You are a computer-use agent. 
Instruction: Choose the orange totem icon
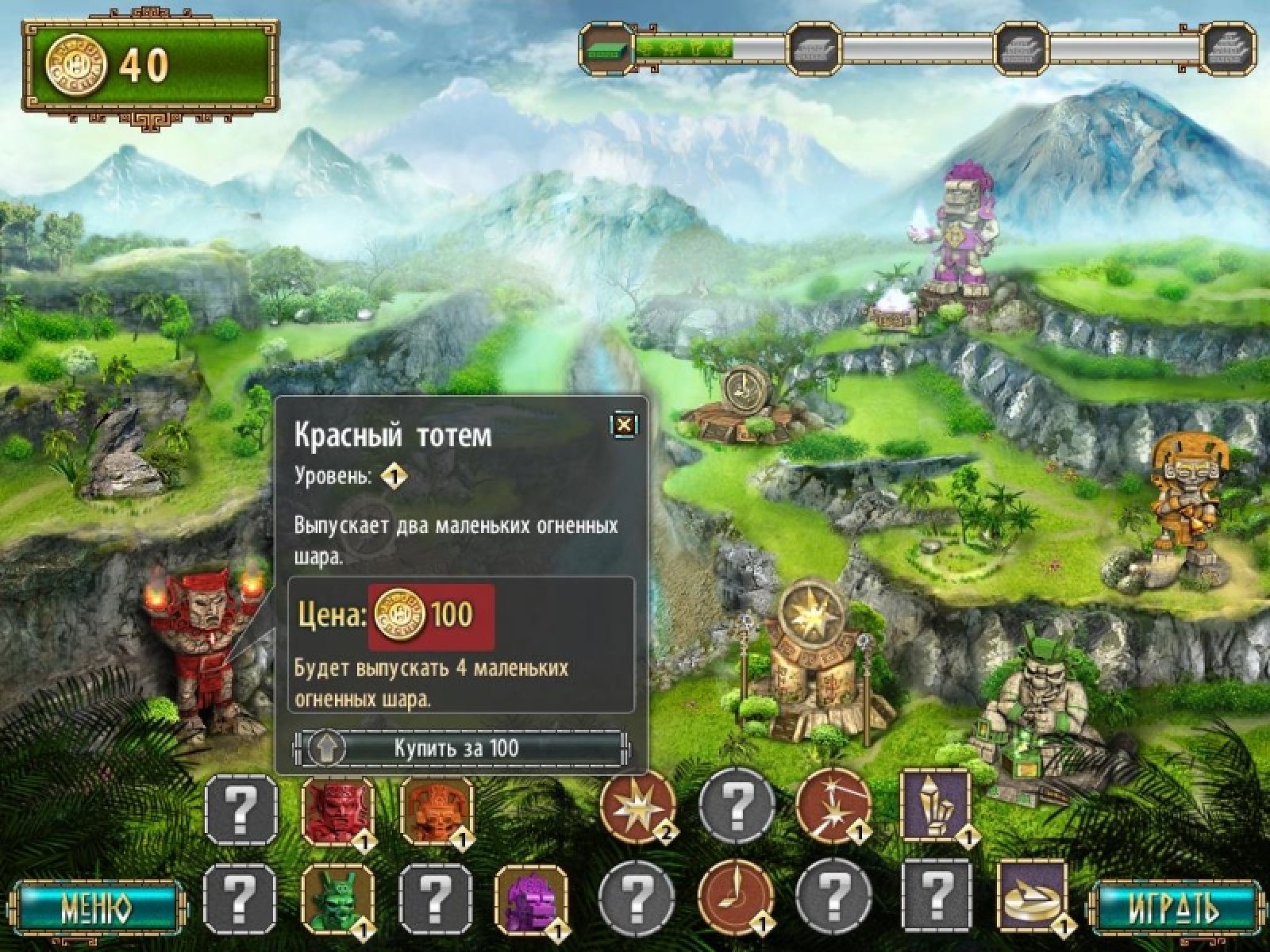(x=436, y=811)
